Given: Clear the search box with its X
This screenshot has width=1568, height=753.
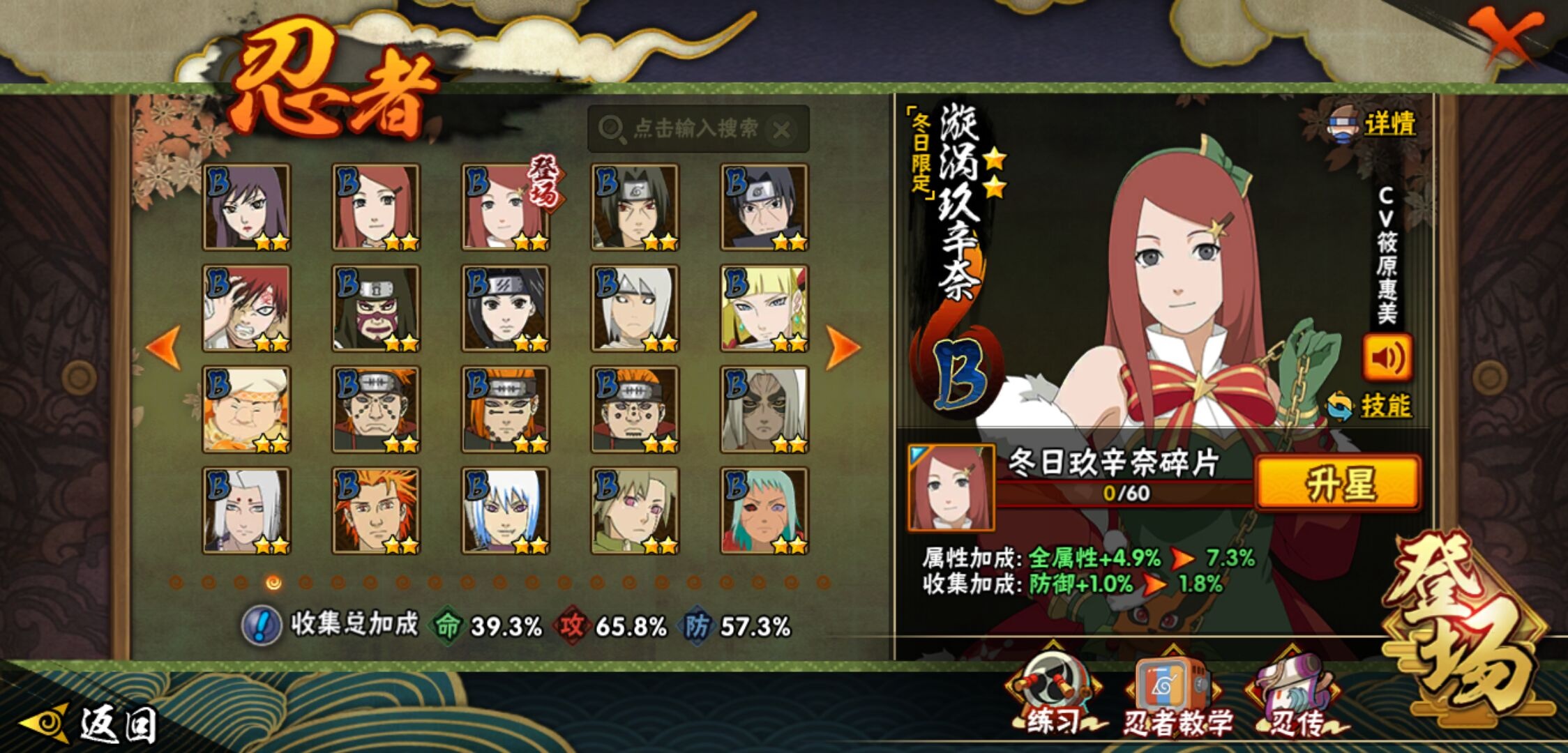Looking at the screenshot, I should pyautogui.click(x=783, y=130).
